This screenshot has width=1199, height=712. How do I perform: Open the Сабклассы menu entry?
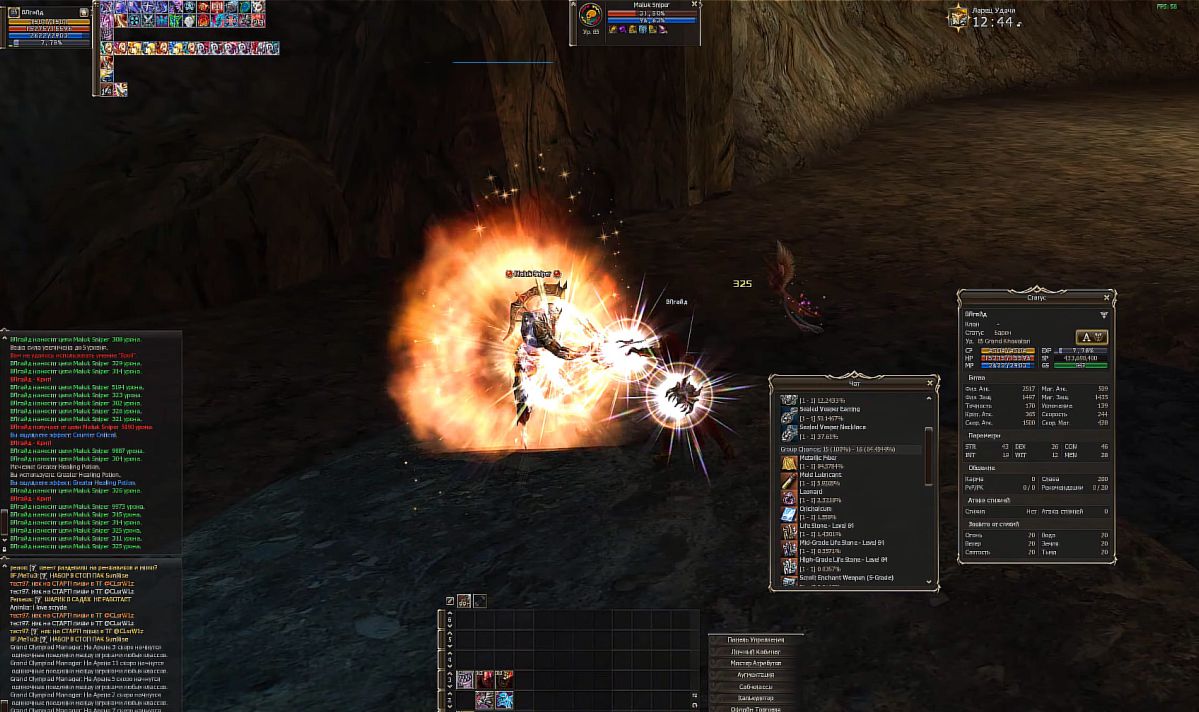[x=755, y=687]
